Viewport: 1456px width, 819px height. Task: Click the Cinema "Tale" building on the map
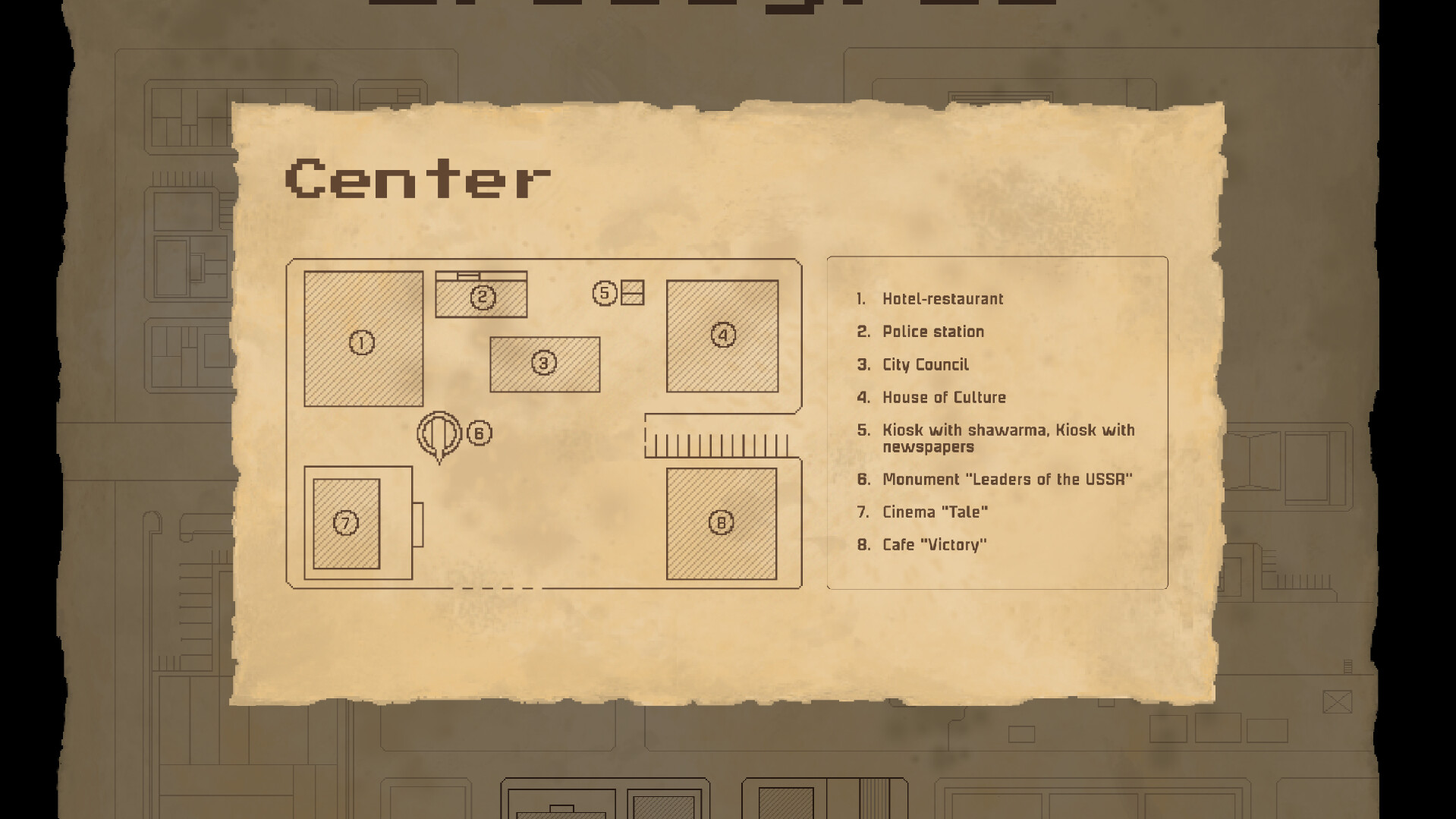click(345, 522)
